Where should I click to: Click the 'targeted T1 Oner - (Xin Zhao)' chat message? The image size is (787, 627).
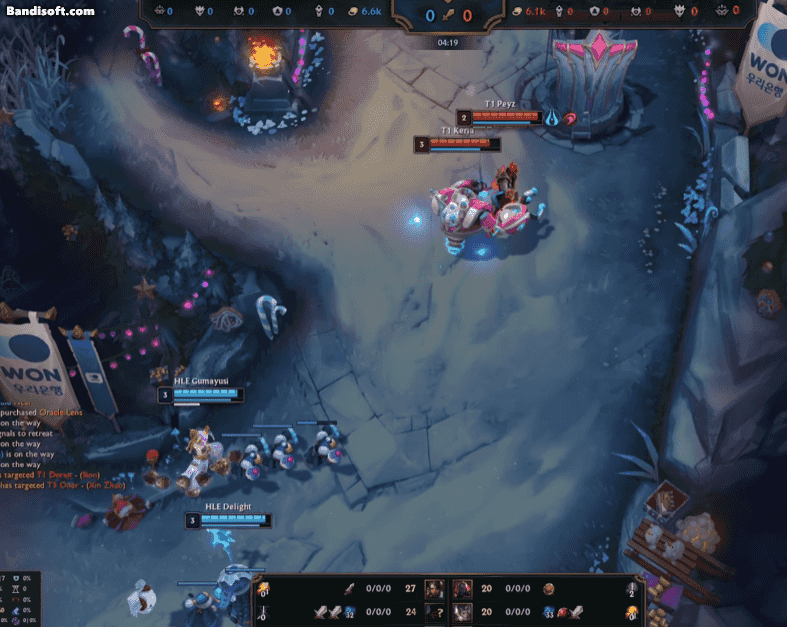[60, 485]
